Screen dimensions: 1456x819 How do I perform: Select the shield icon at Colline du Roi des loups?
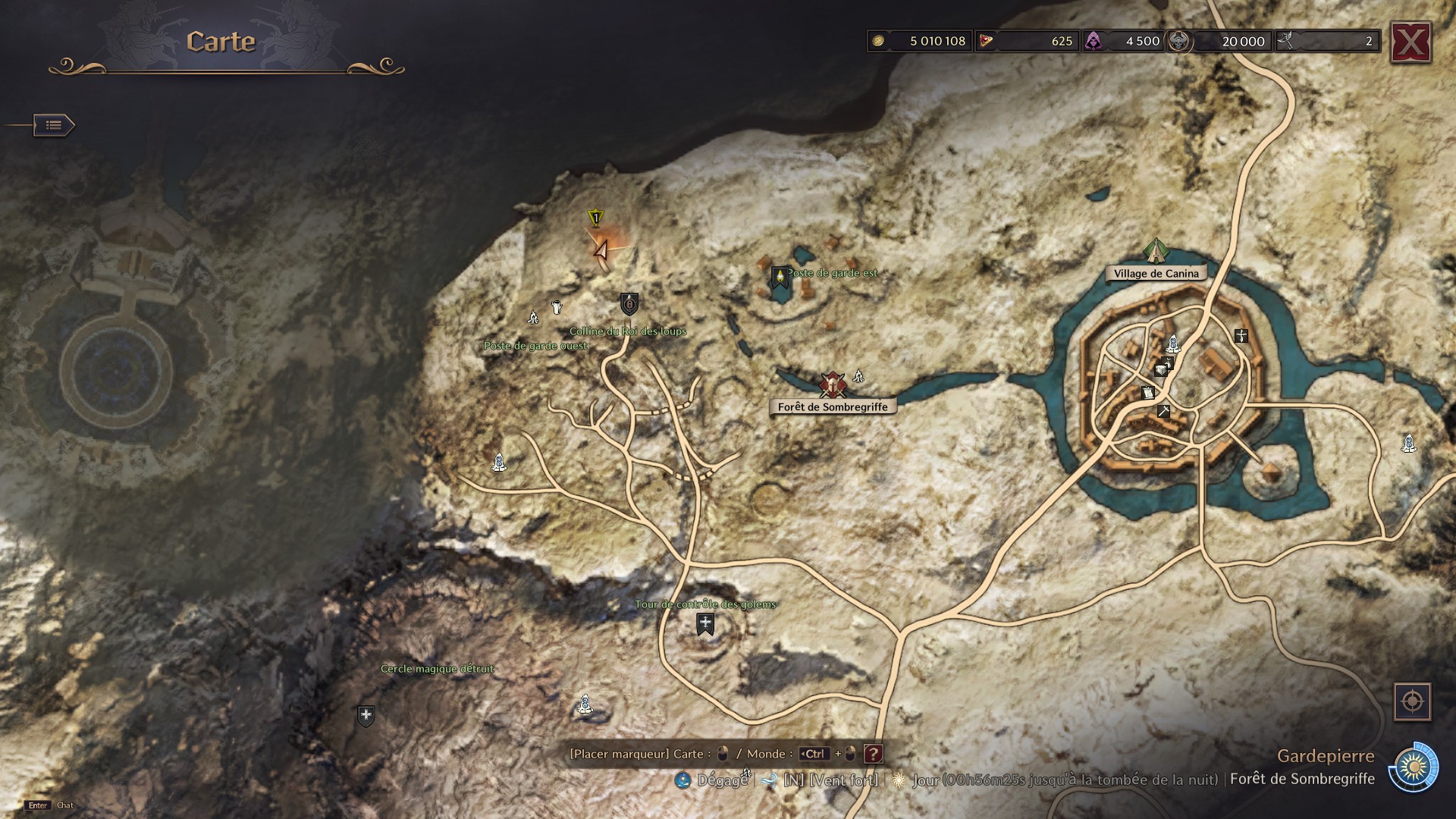[x=628, y=303]
